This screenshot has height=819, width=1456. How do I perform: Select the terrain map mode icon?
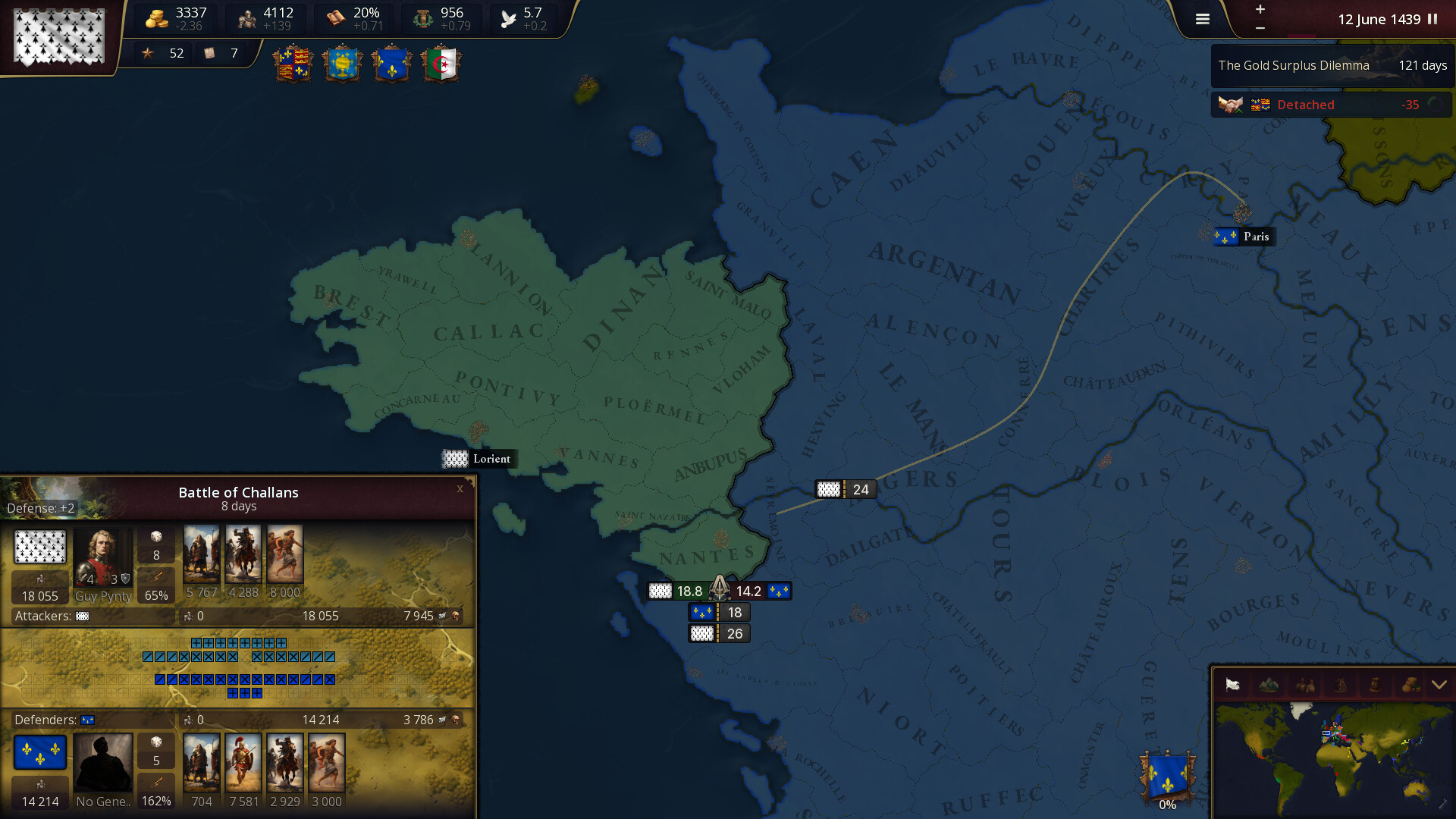[x=1268, y=686]
